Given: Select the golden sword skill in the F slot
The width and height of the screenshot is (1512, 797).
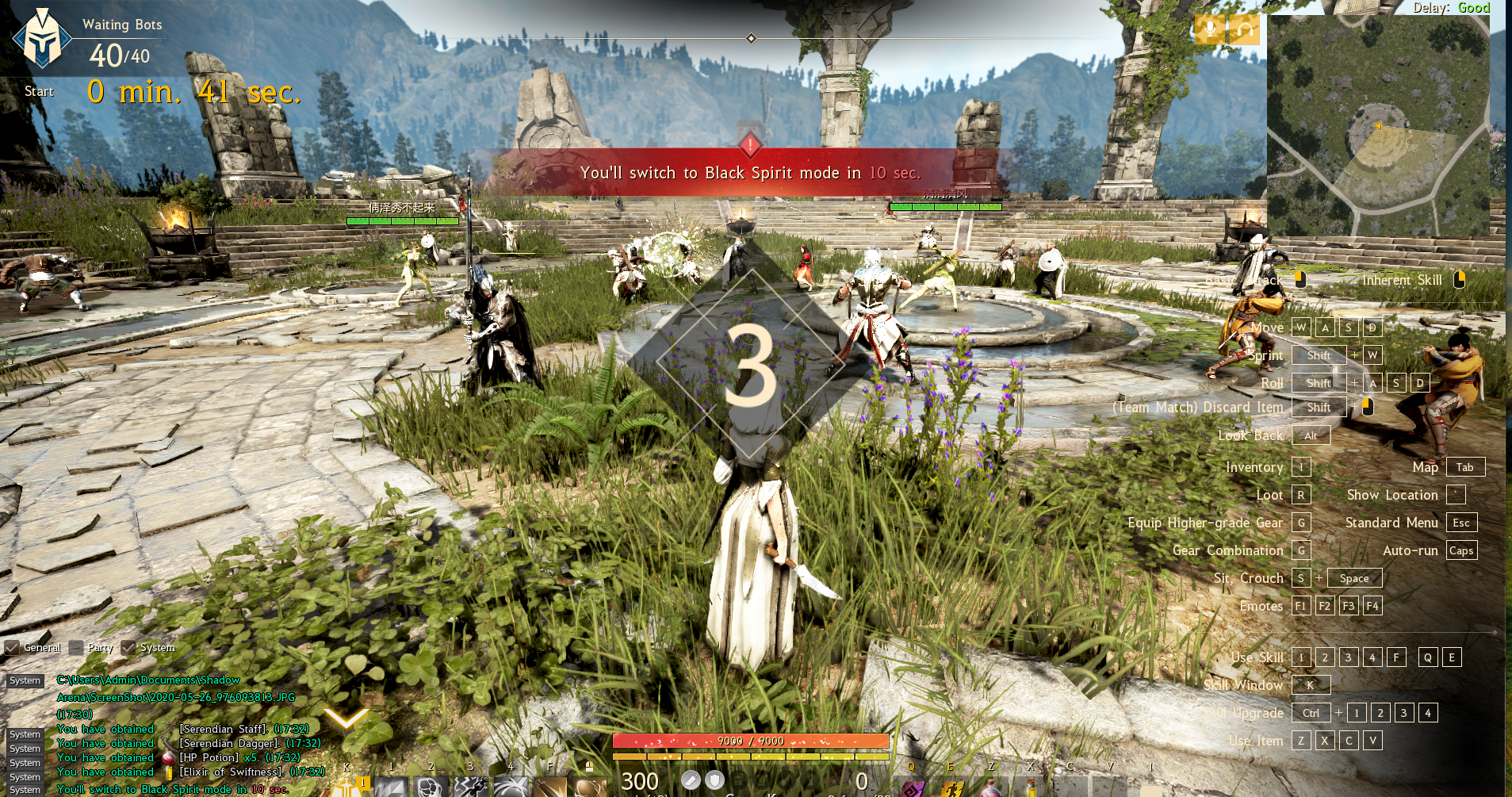Looking at the screenshot, I should coord(550,790).
